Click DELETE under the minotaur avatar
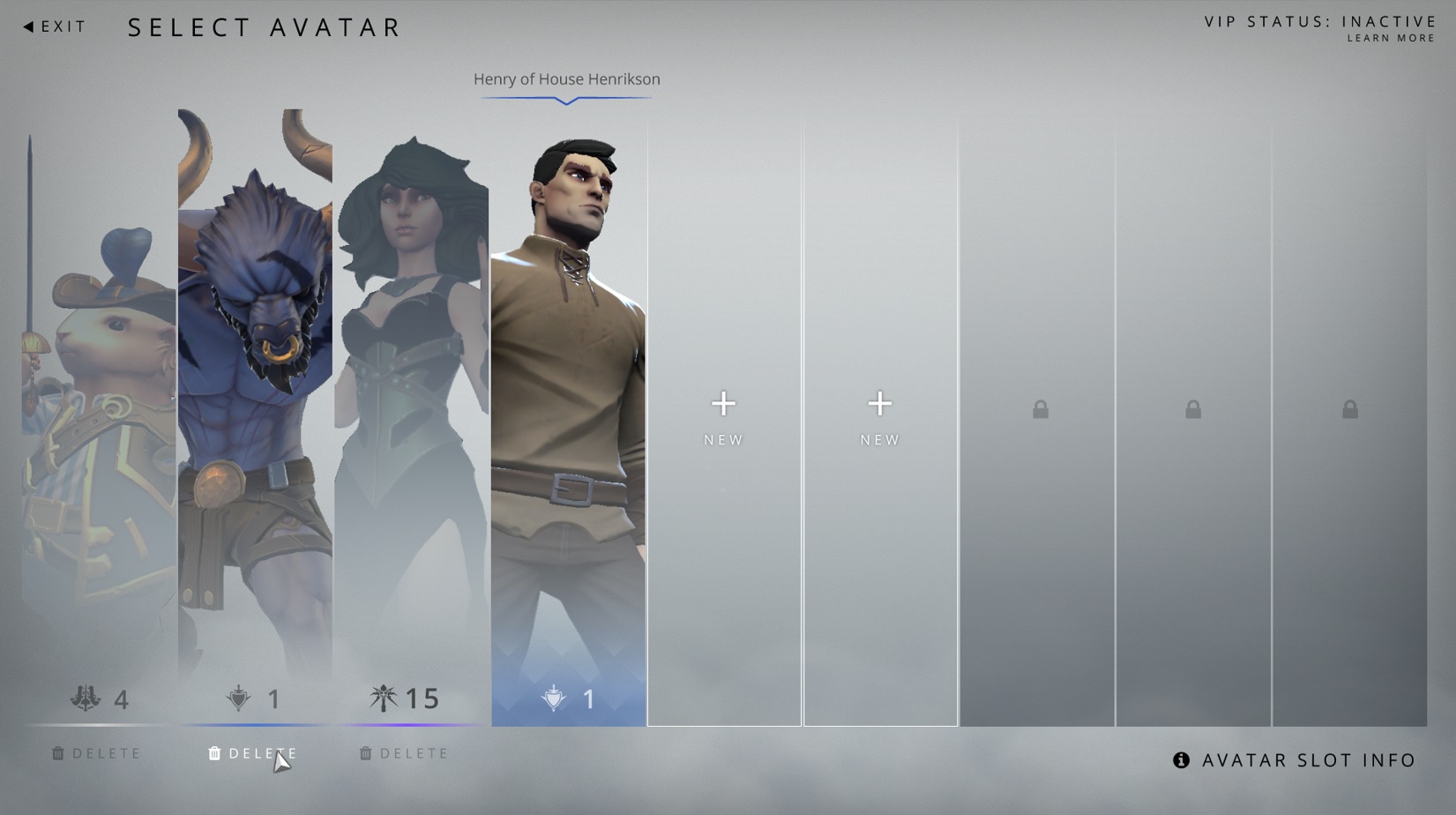1456x815 pixels. point(260,753)
